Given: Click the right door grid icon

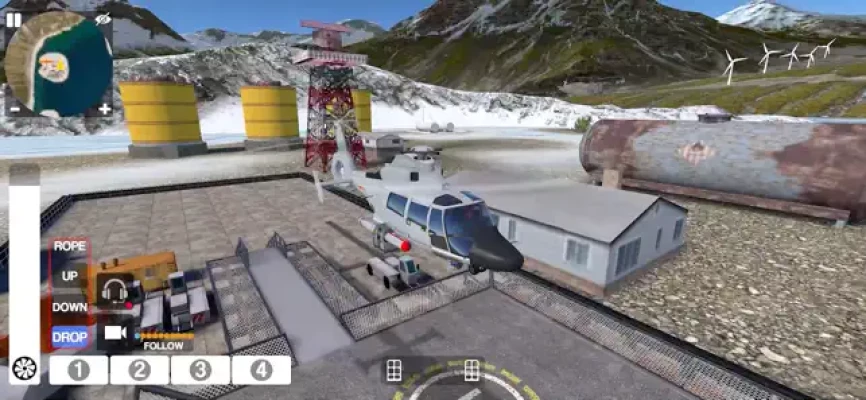Looking at the screenshot, I should (472, 370).
